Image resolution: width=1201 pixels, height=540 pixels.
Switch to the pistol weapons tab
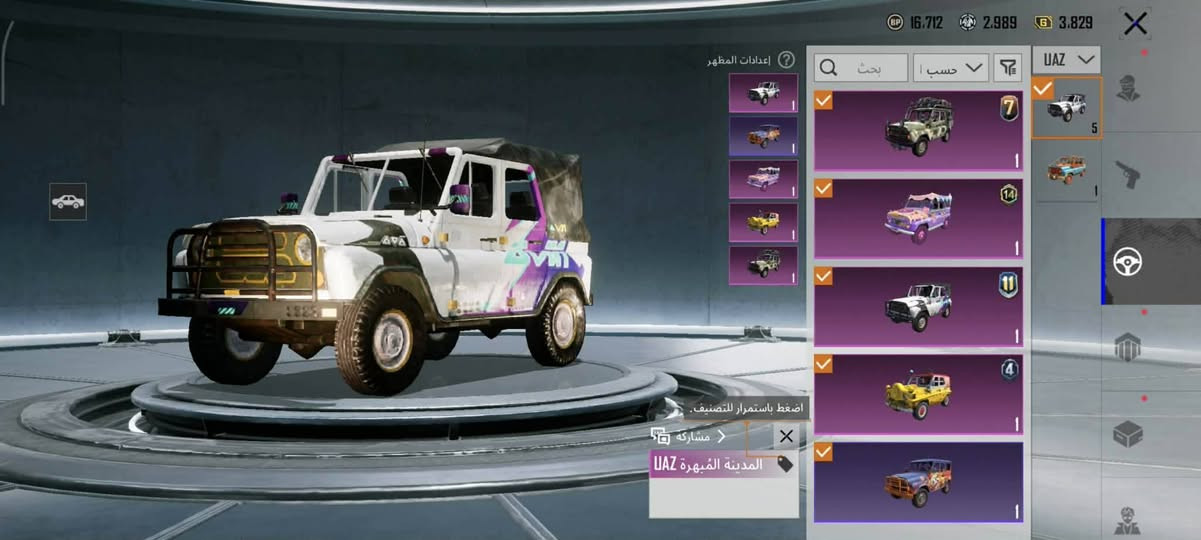point(1128,175)
